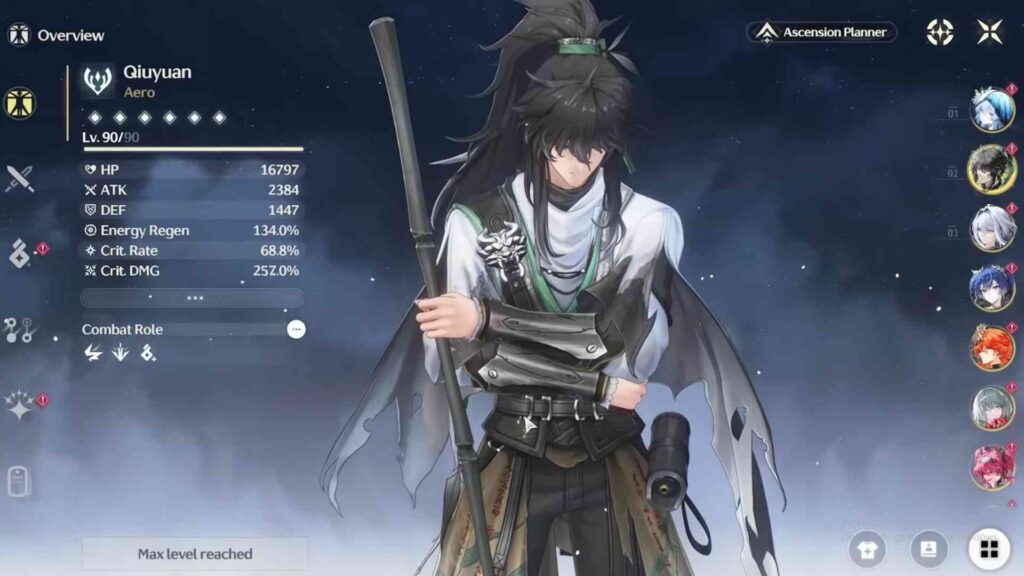Expand the full stats list ellipsis bar

pyautogui.click(x=193, y=298)
